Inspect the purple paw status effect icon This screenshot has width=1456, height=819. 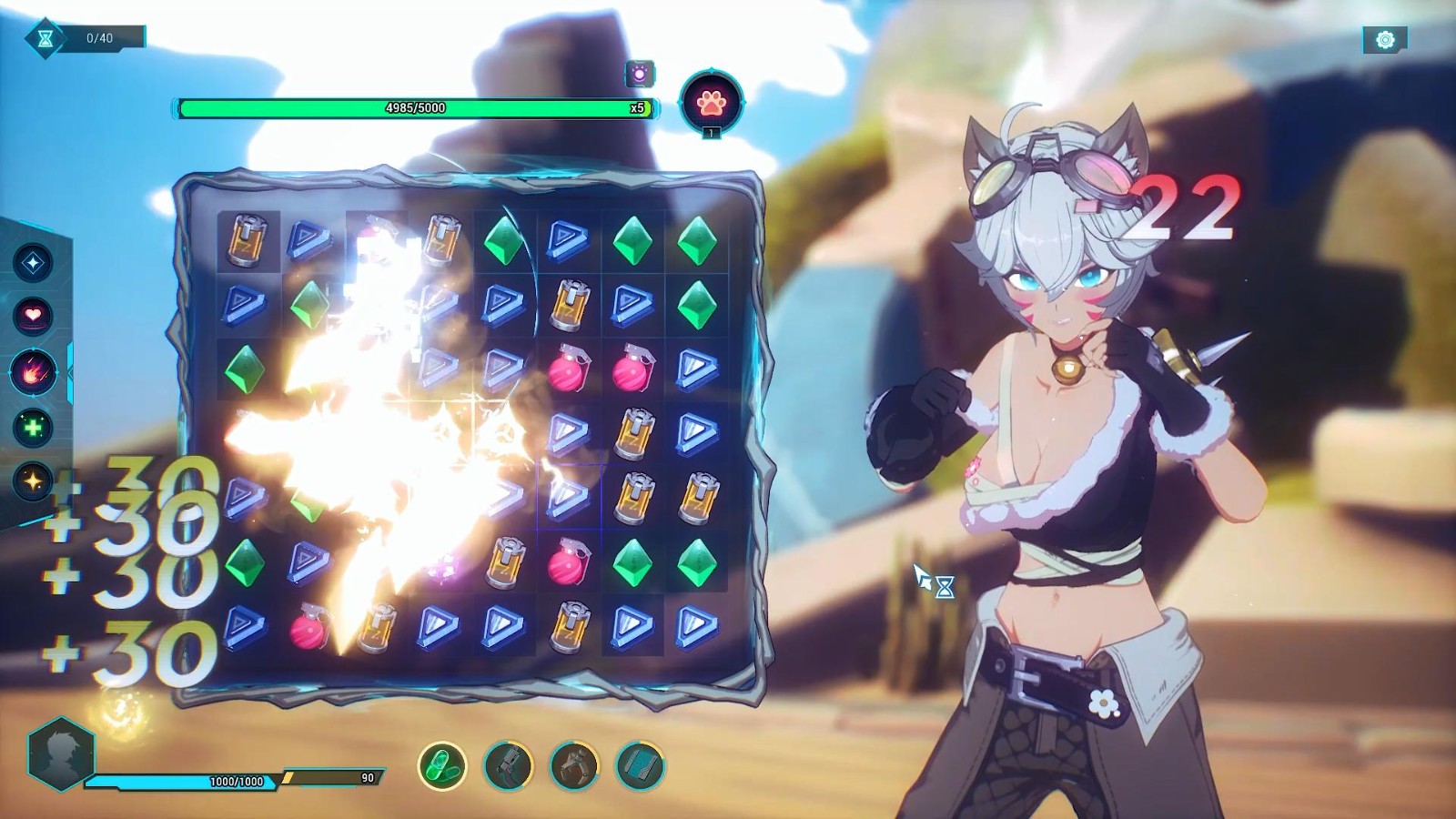[x=640, y=74]
